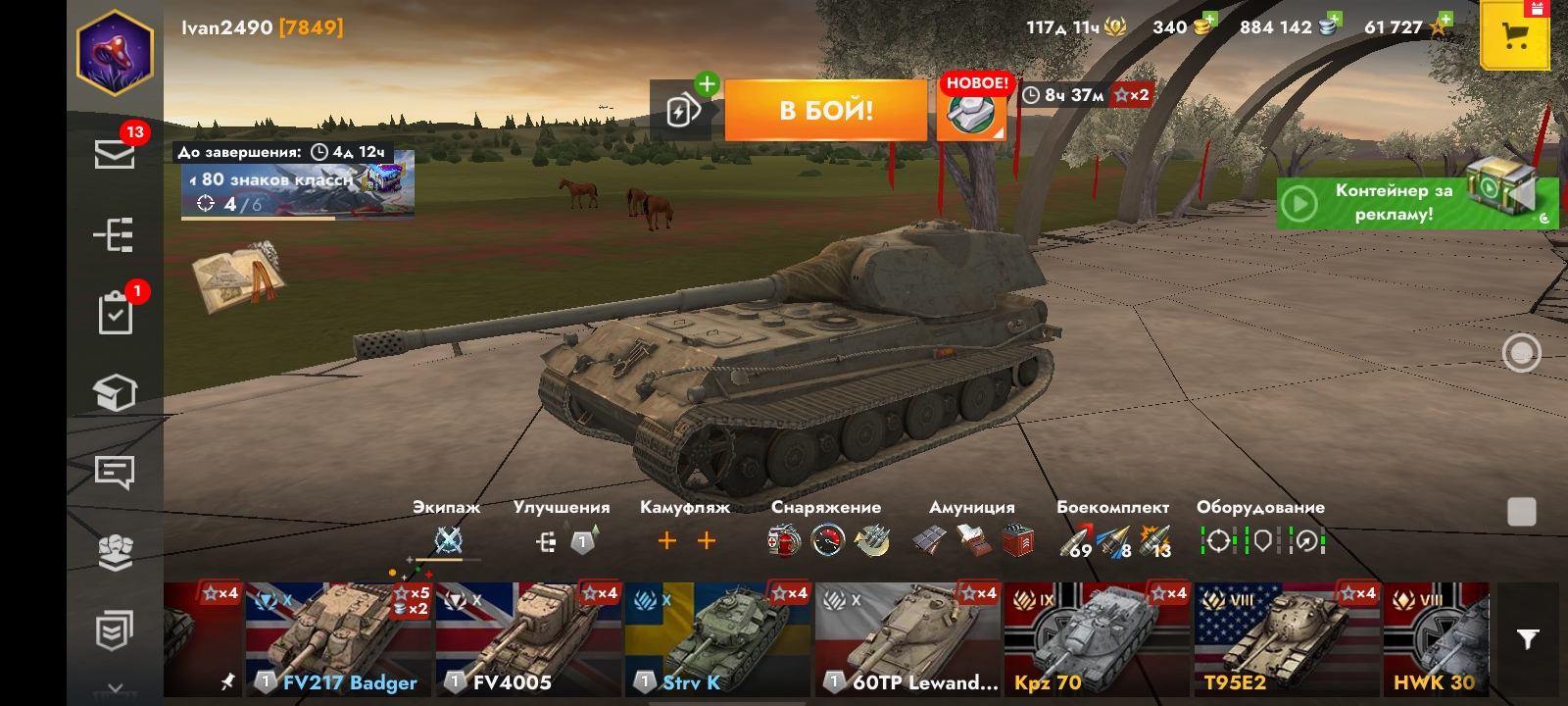Open the mailbox with 13 unread messages

point(117,152)
